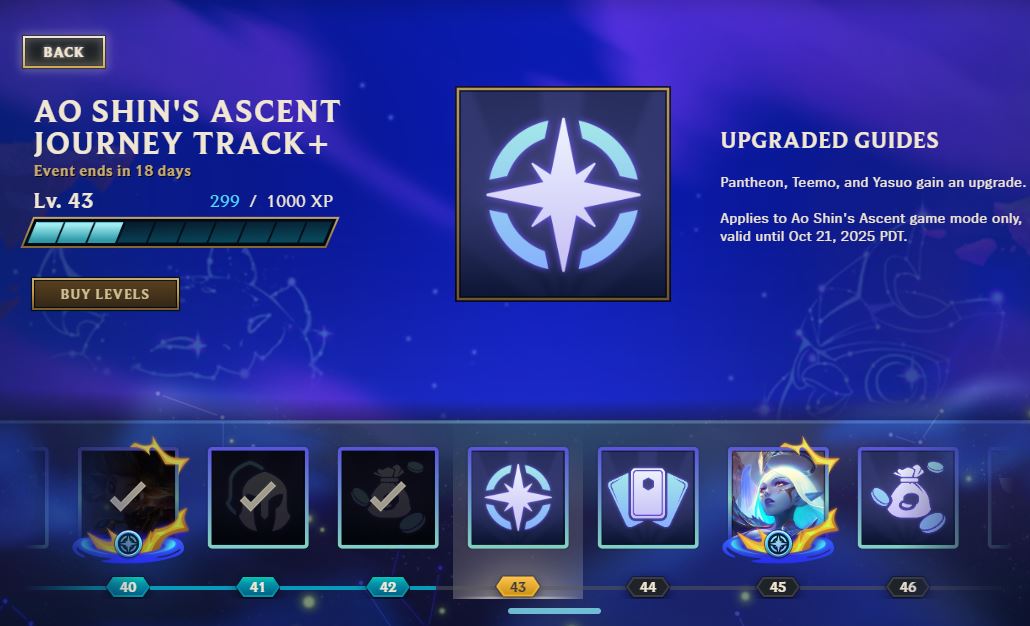Open the Buy Levels option

[105, 294]
